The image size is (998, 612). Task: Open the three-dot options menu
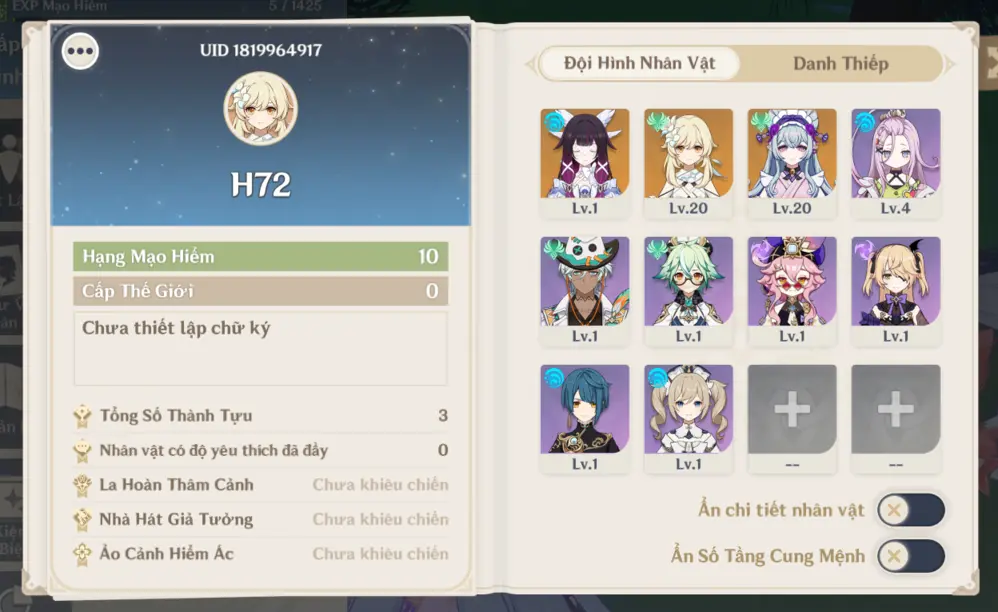tap(80, 51)
